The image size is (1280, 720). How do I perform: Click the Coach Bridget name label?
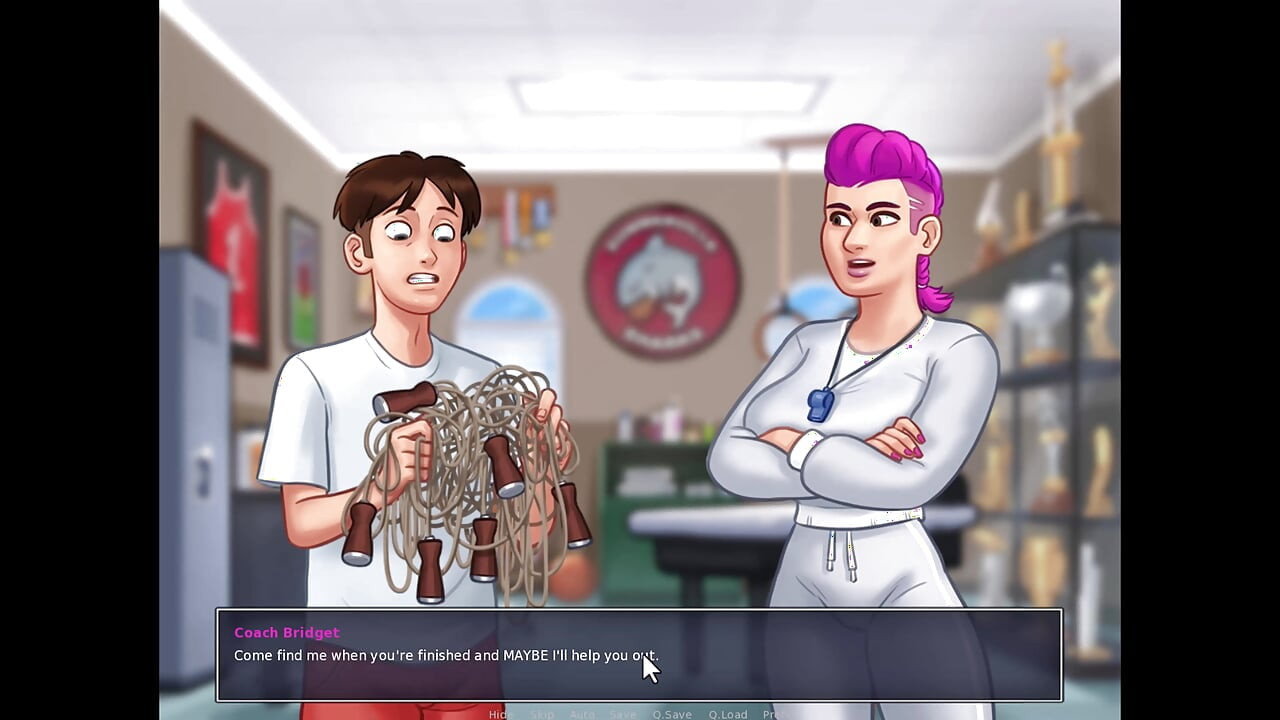pos(287,632)
